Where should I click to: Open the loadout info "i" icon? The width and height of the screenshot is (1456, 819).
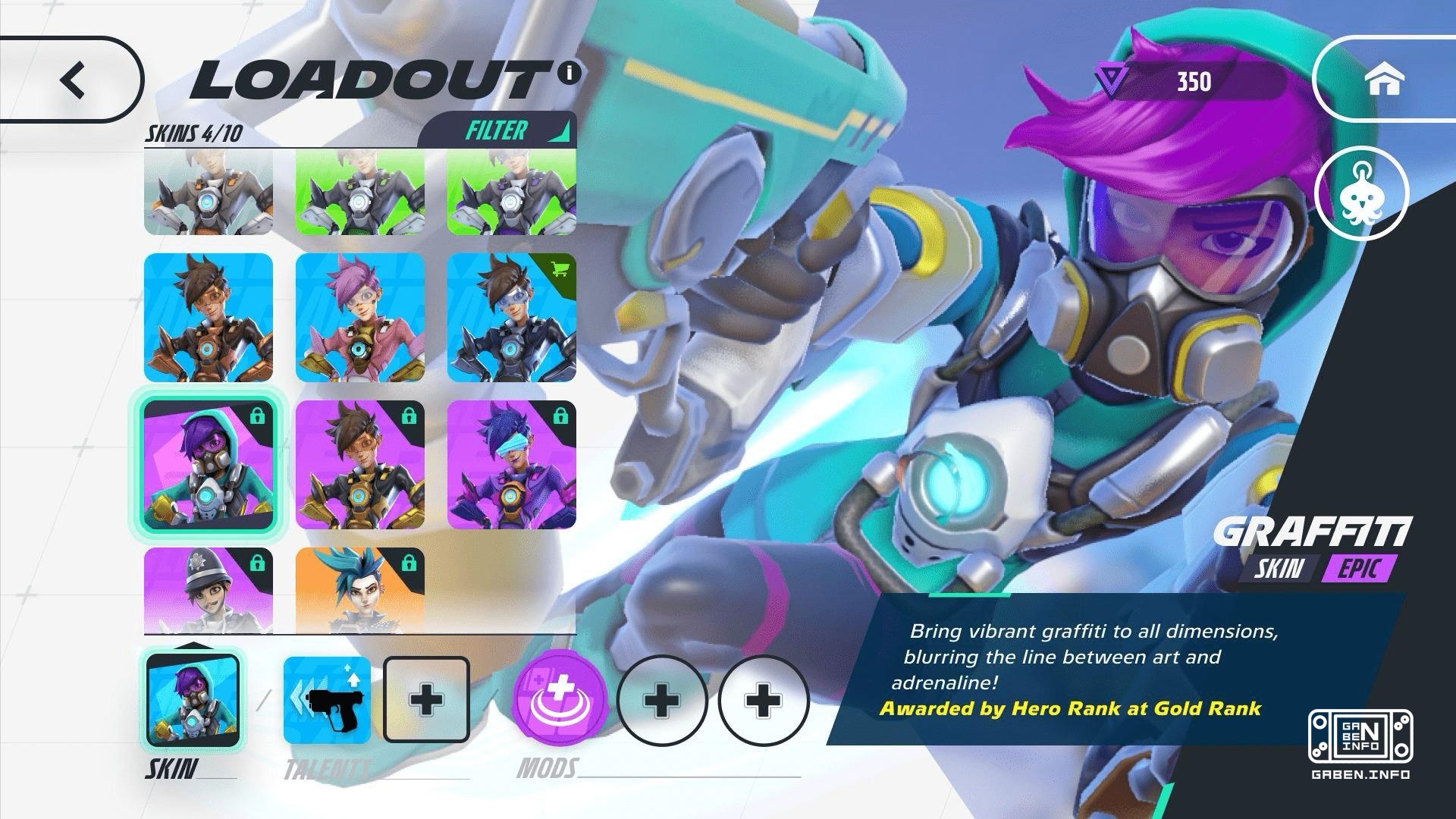[x=569, y=74]
